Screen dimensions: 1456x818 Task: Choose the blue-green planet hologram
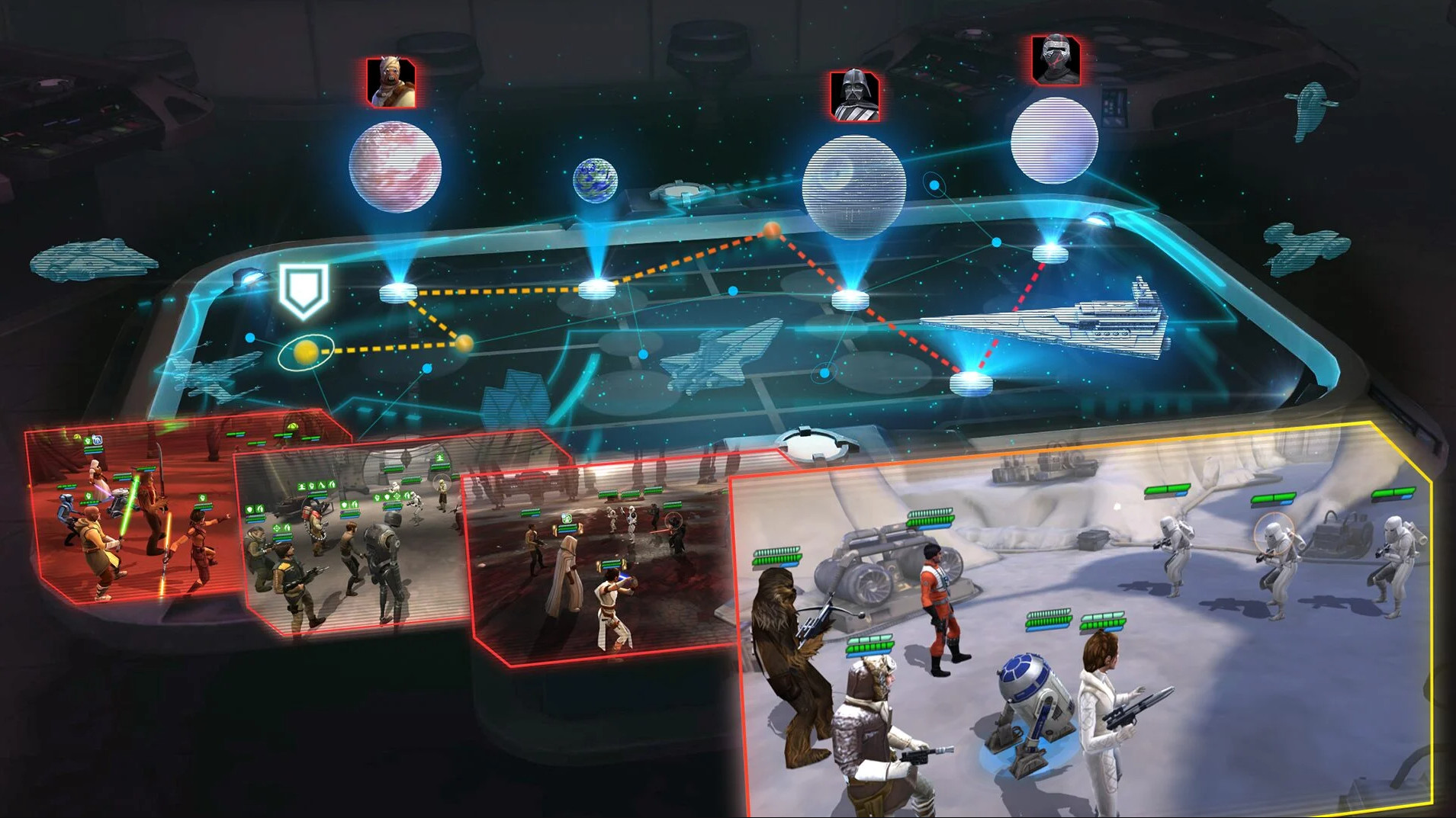594,180
